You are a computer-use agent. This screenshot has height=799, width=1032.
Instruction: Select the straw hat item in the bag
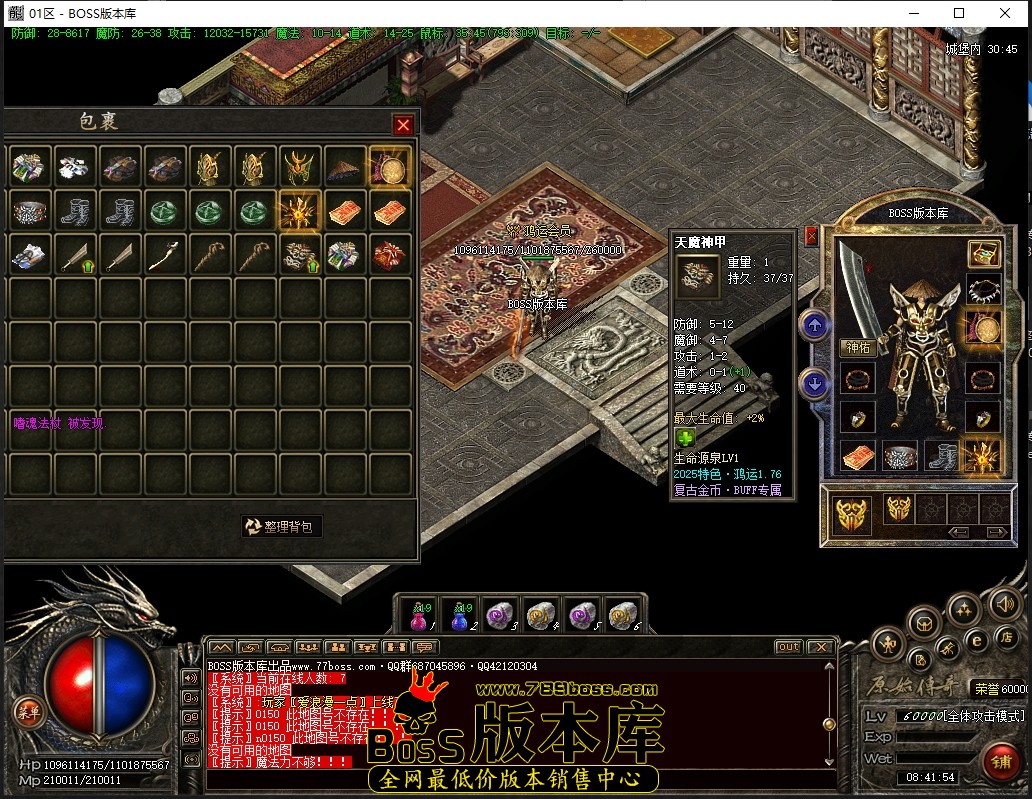click(344, 168)
